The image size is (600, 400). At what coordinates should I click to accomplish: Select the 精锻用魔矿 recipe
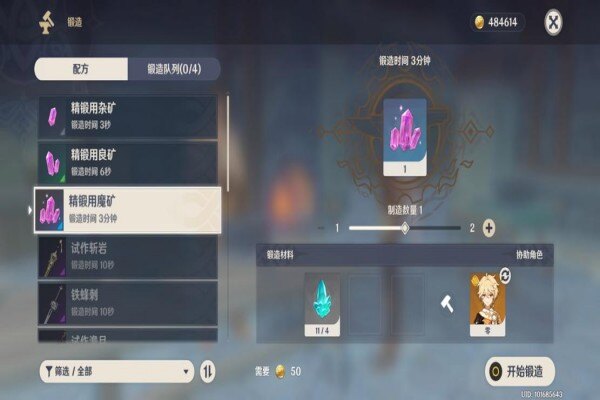click(126, 210)
